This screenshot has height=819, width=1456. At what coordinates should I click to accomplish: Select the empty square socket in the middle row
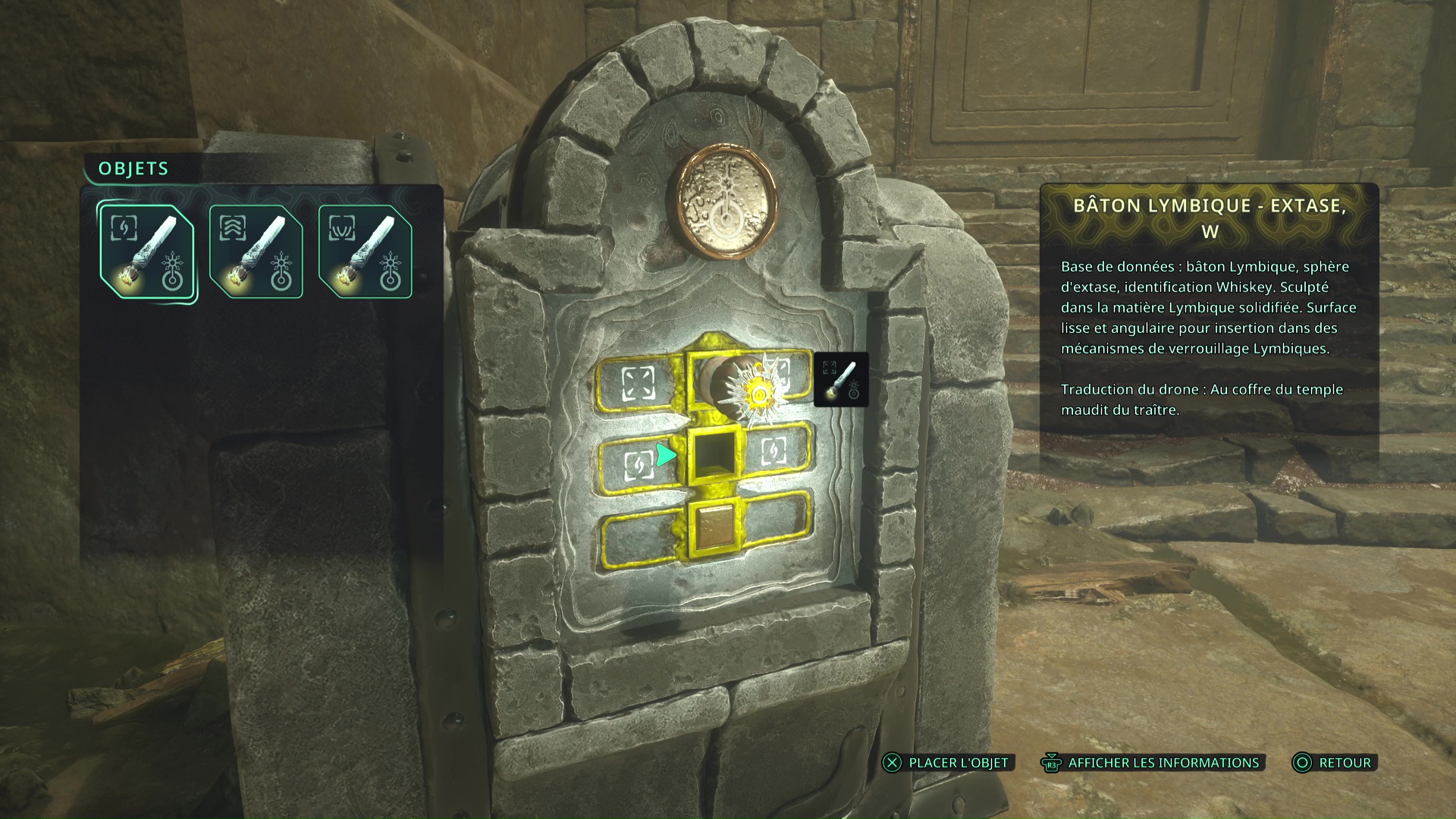click(713, 455)
